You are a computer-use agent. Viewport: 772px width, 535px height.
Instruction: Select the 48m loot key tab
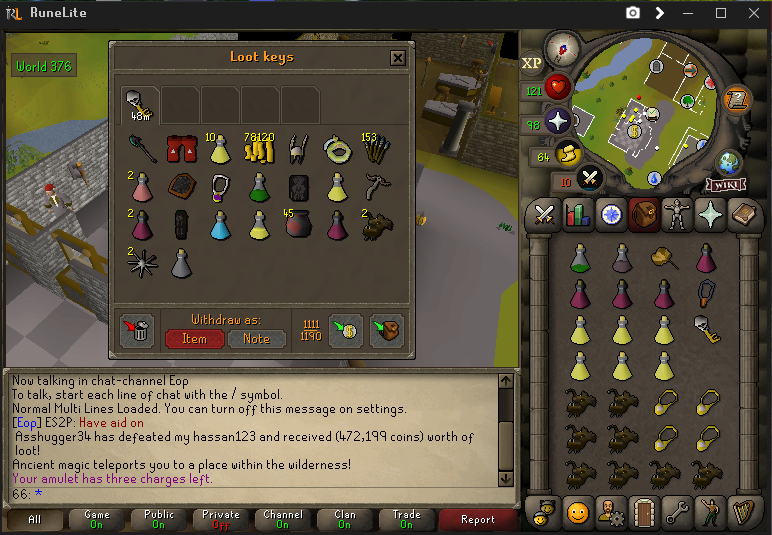(140, 103)
